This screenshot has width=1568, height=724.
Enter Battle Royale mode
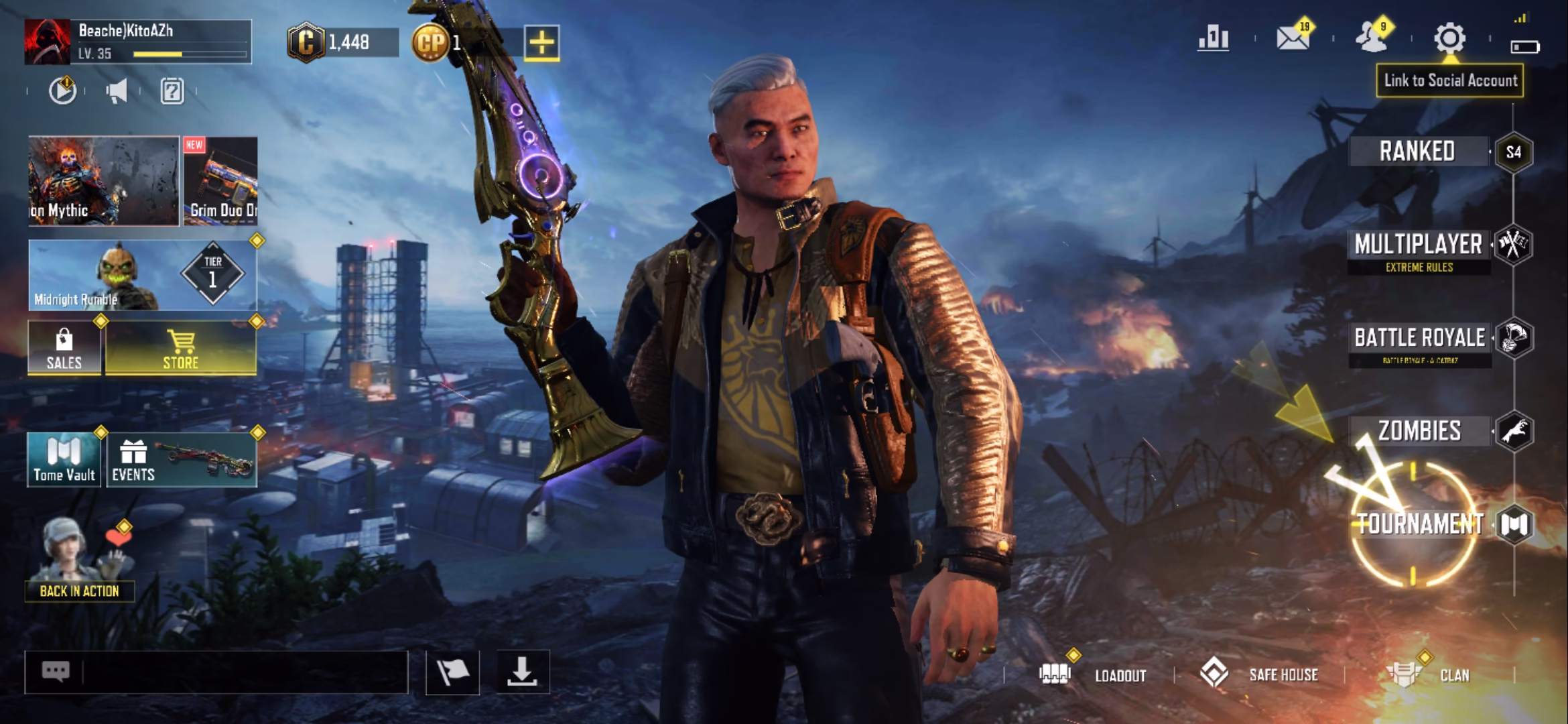coord(1420,338)
